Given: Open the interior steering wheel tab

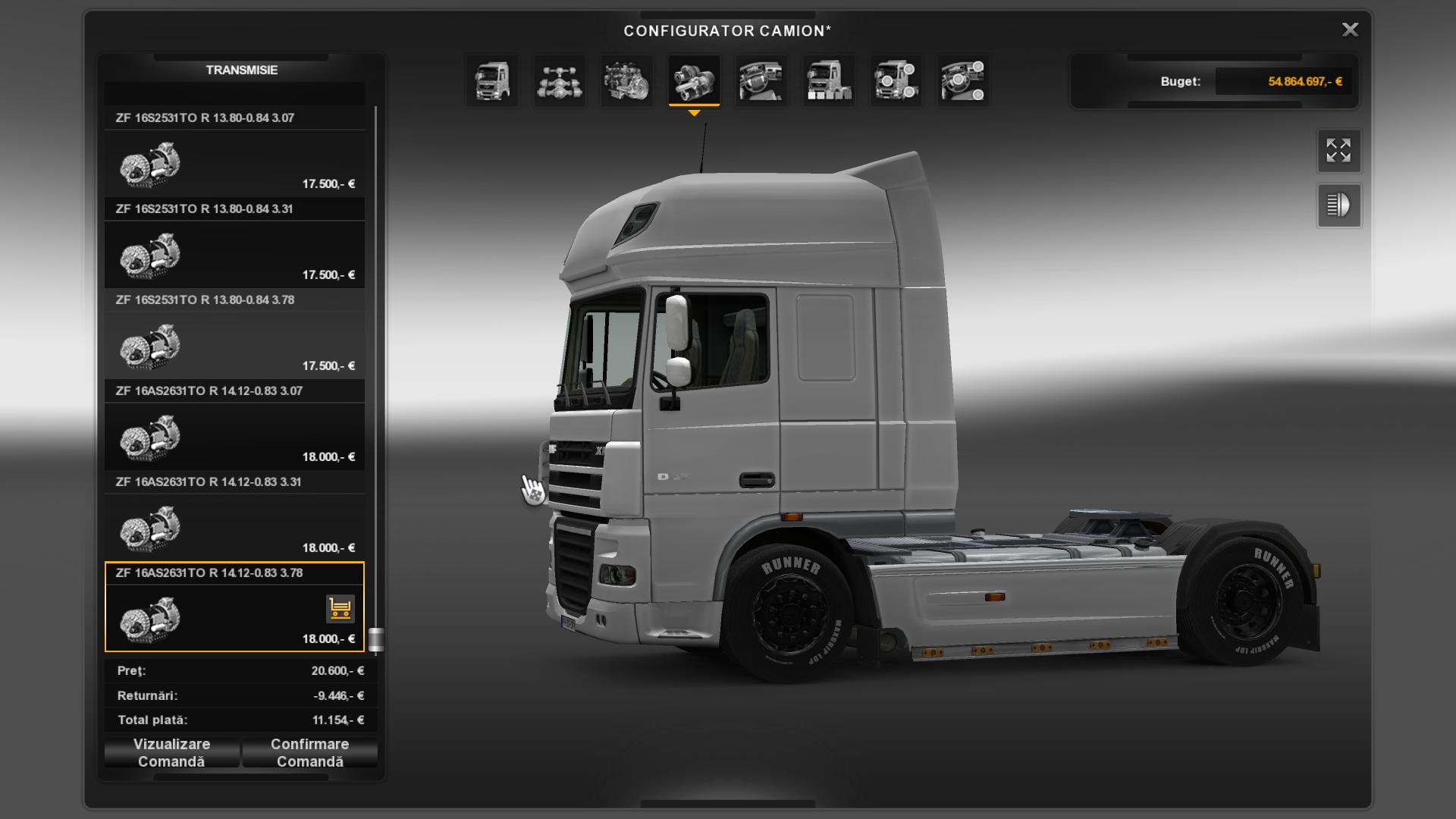Looking at the screenshot, I should coord(761,80).
